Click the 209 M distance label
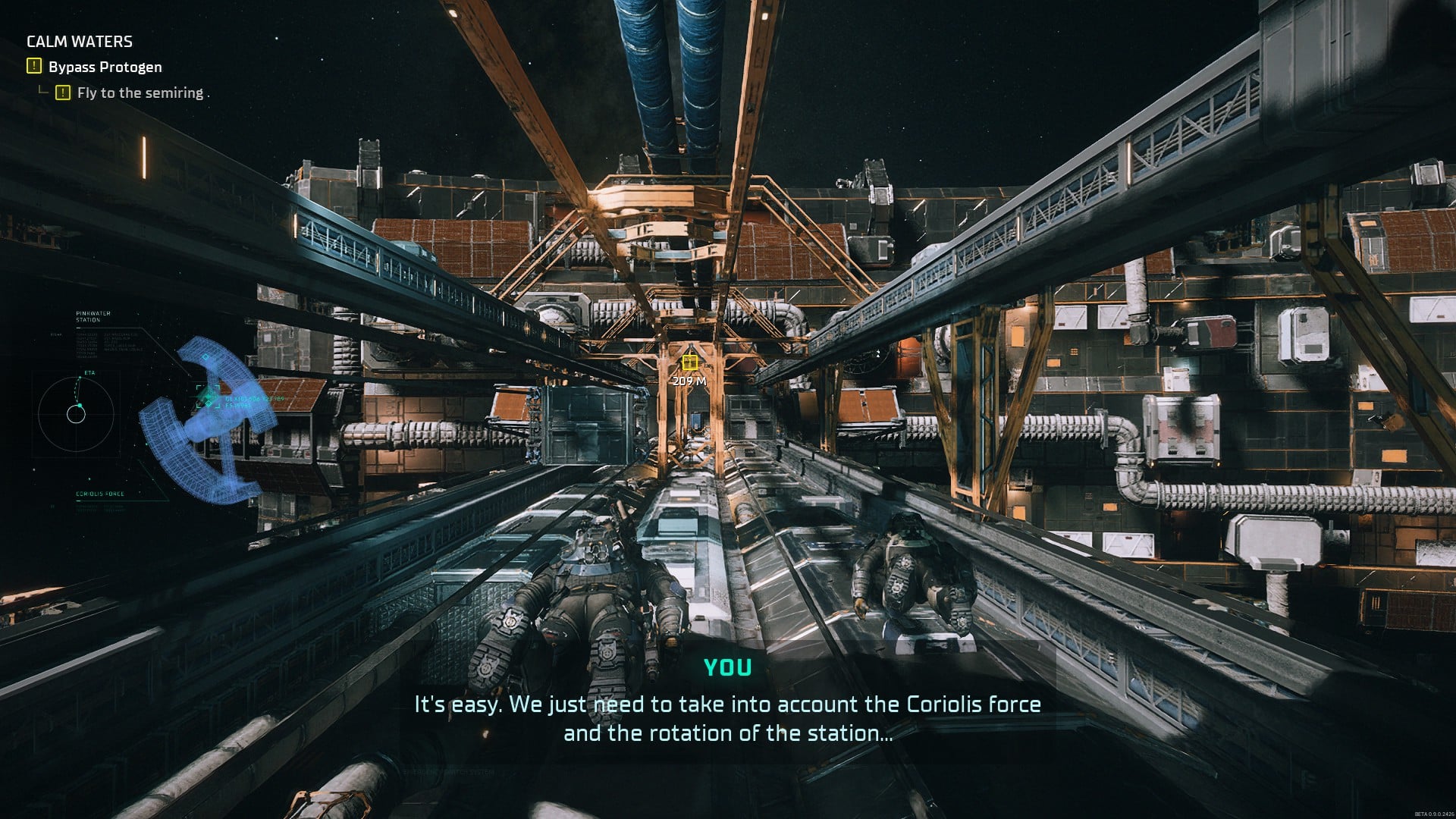Image resolution: width=1456 pixels, height=819 pixels. point(690,380)
